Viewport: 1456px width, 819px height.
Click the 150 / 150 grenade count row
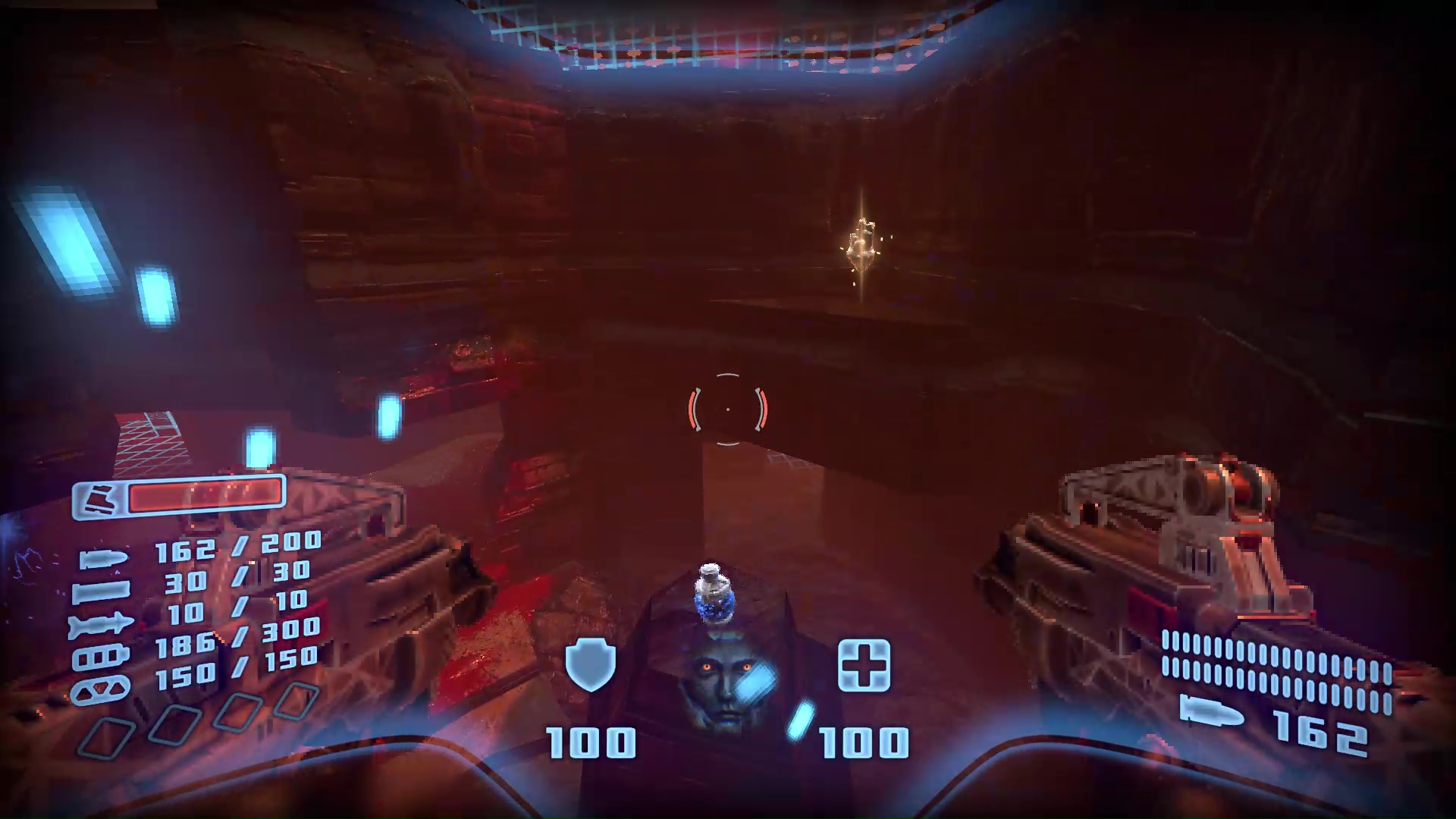238,665
